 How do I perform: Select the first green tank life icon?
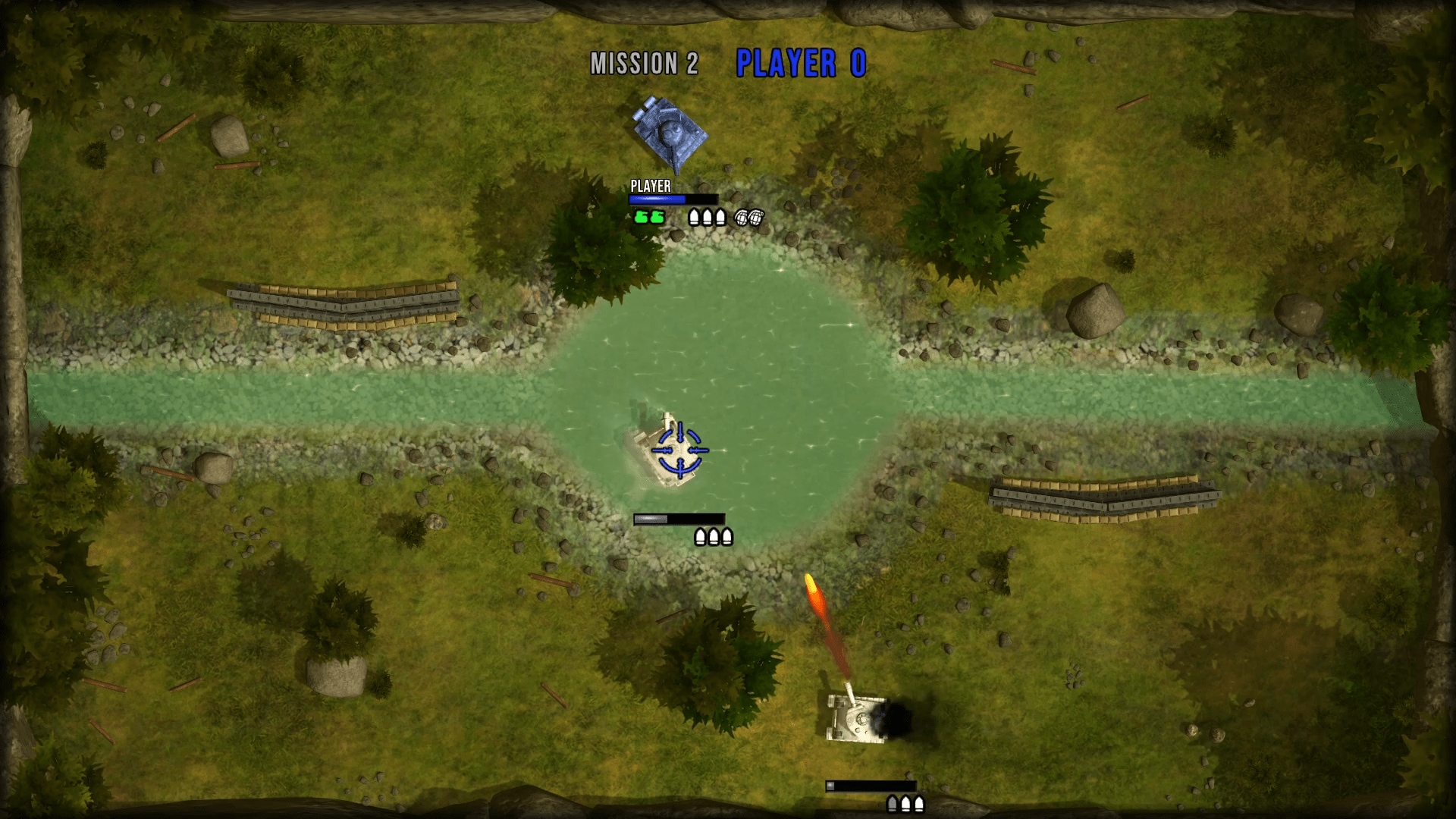[641, 218]
